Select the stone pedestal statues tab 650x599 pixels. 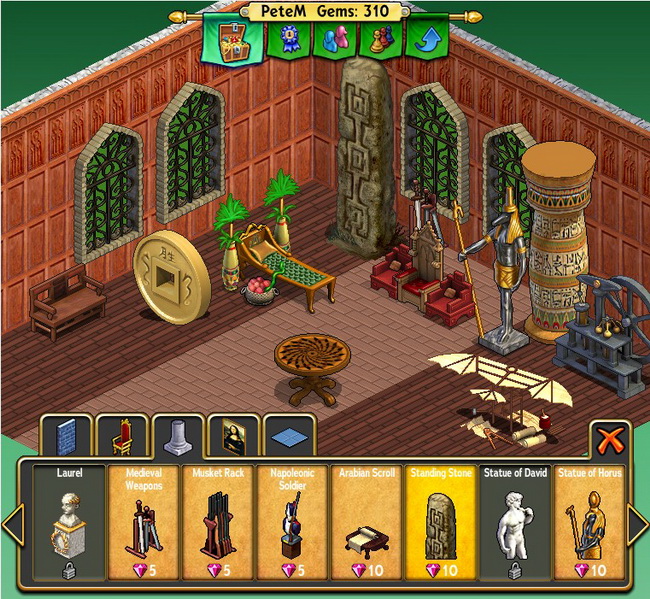(179, 437)
